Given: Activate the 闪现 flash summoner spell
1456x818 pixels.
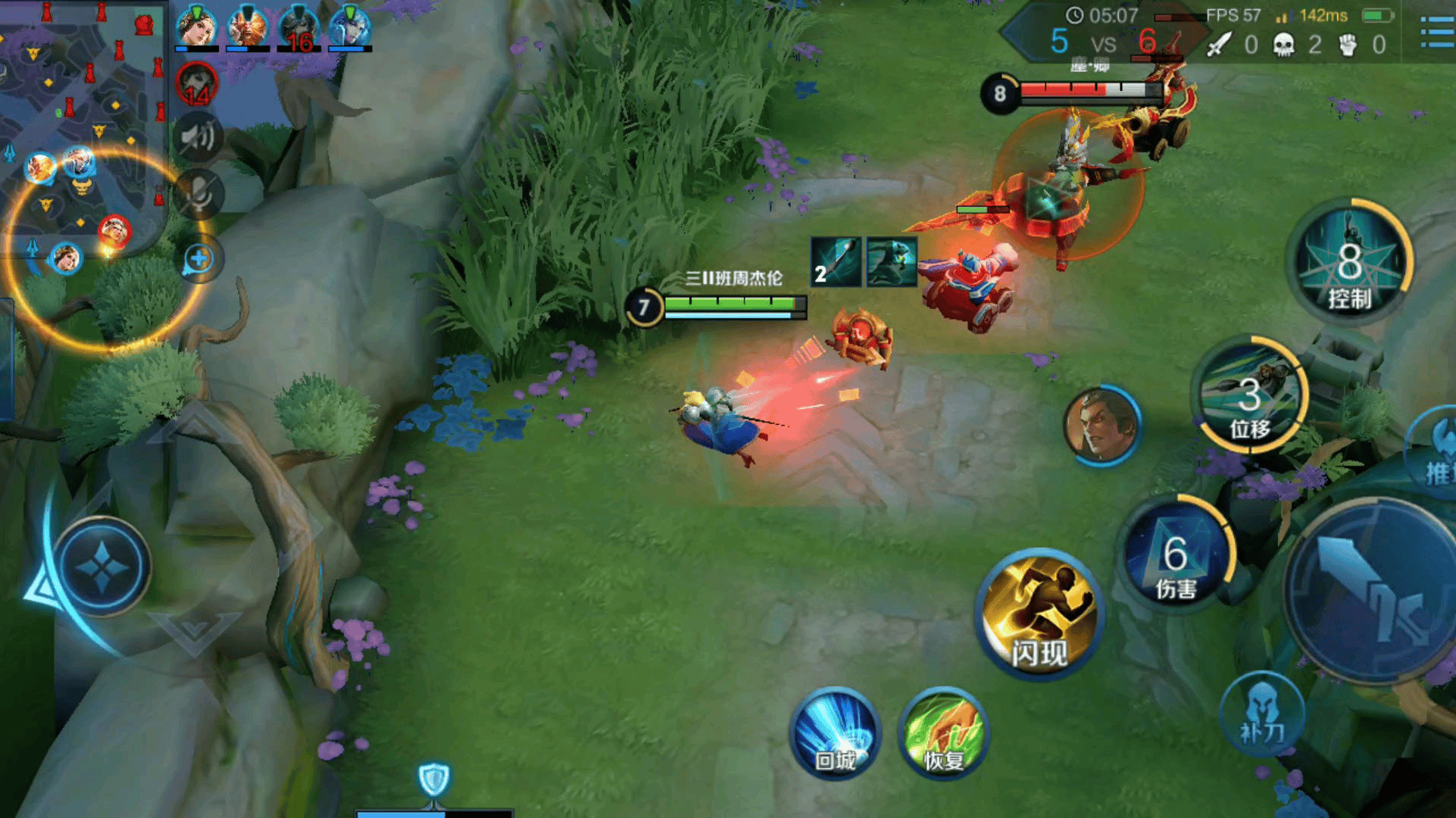Looking at the screenshot, I should pyautogui.click(x=1039, y=613).
